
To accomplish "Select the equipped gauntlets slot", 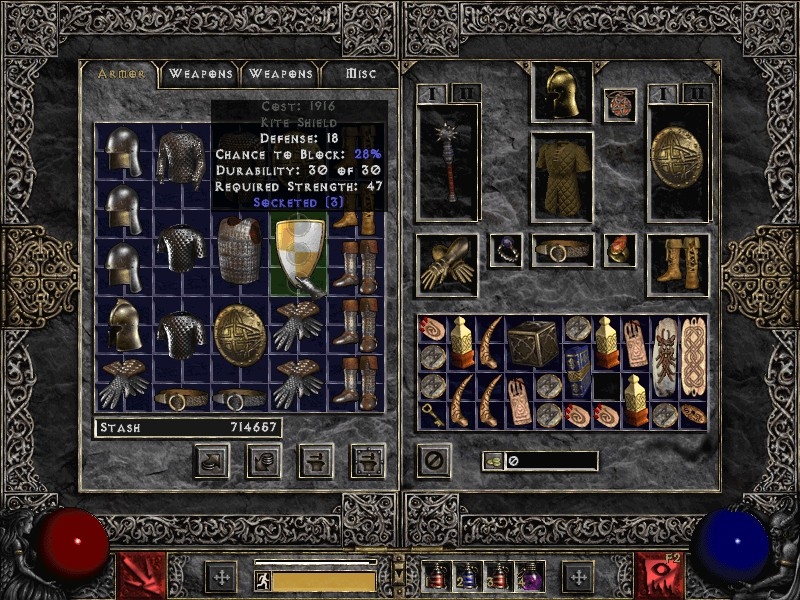I will click(x=446, y=263).
